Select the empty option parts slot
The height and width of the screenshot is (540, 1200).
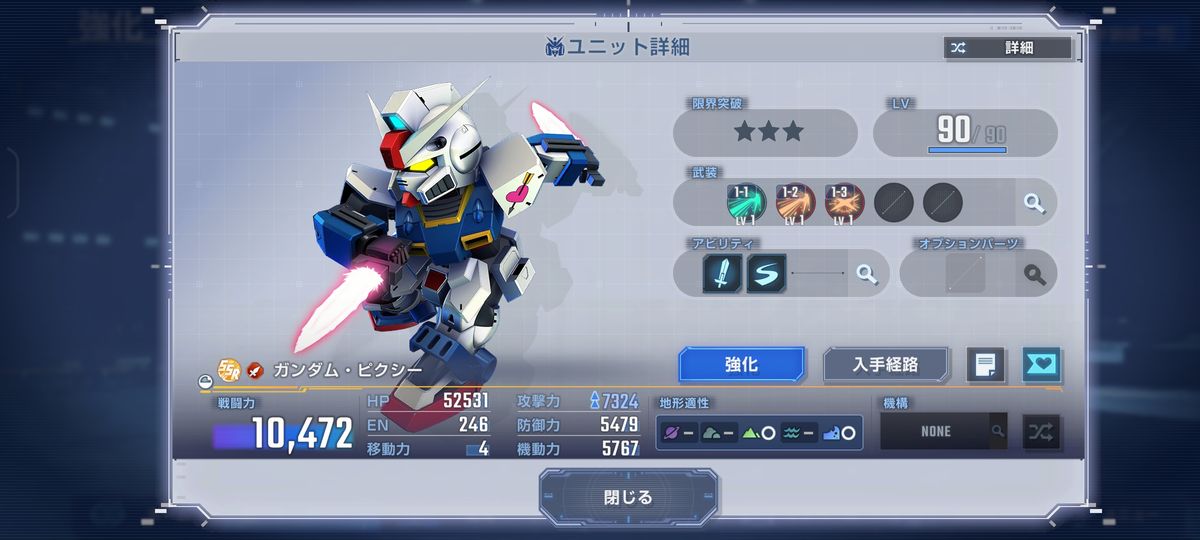click(965, 274)
